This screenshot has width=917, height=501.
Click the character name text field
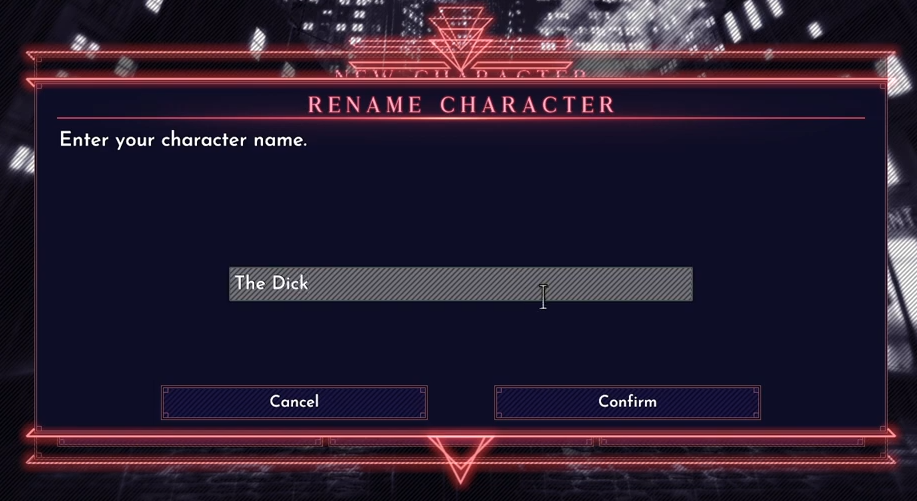point(460,284)
